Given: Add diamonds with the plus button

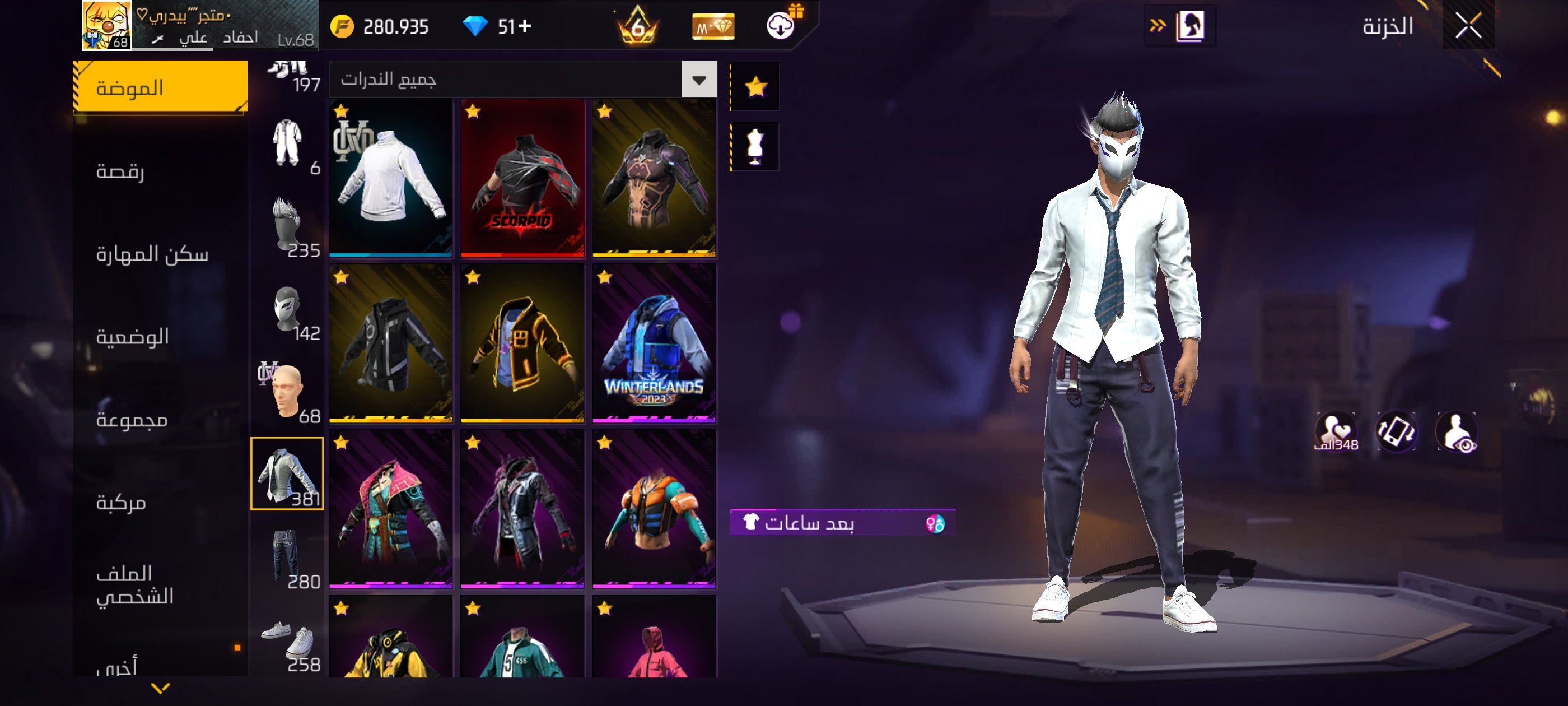Looking at the screenshot, I should [525, 26].
